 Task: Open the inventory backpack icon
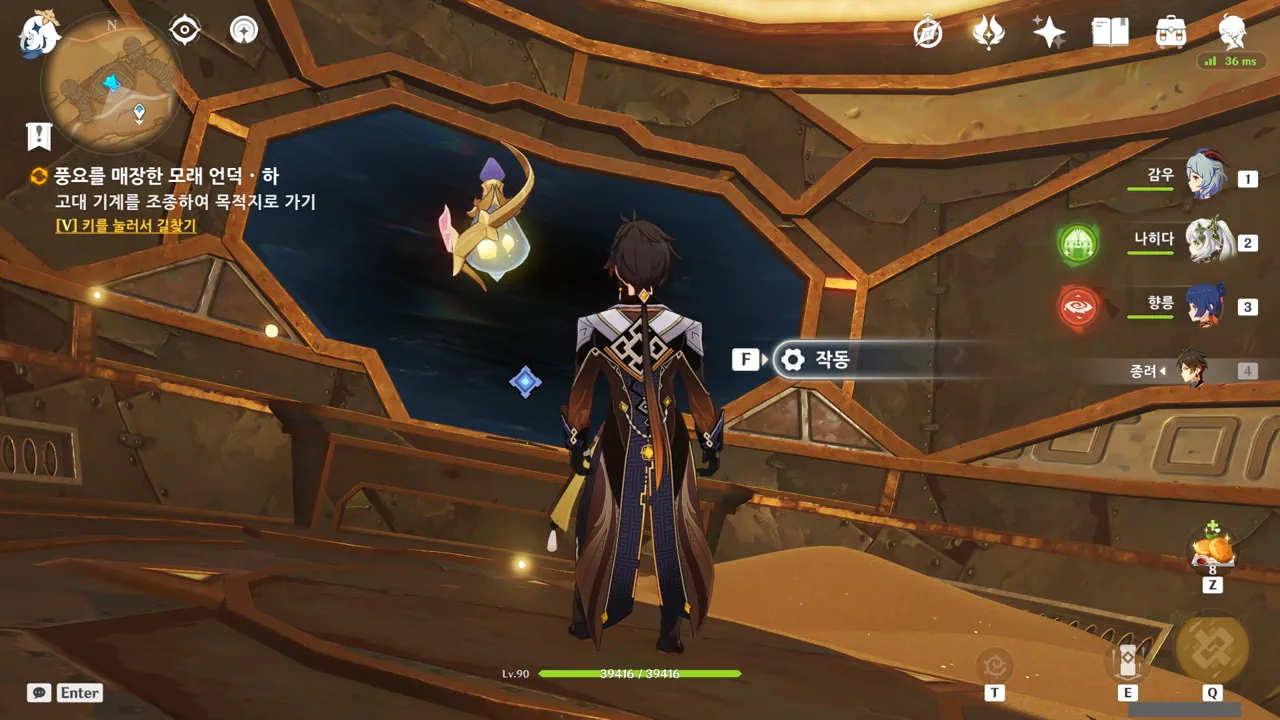[1170, 33]
